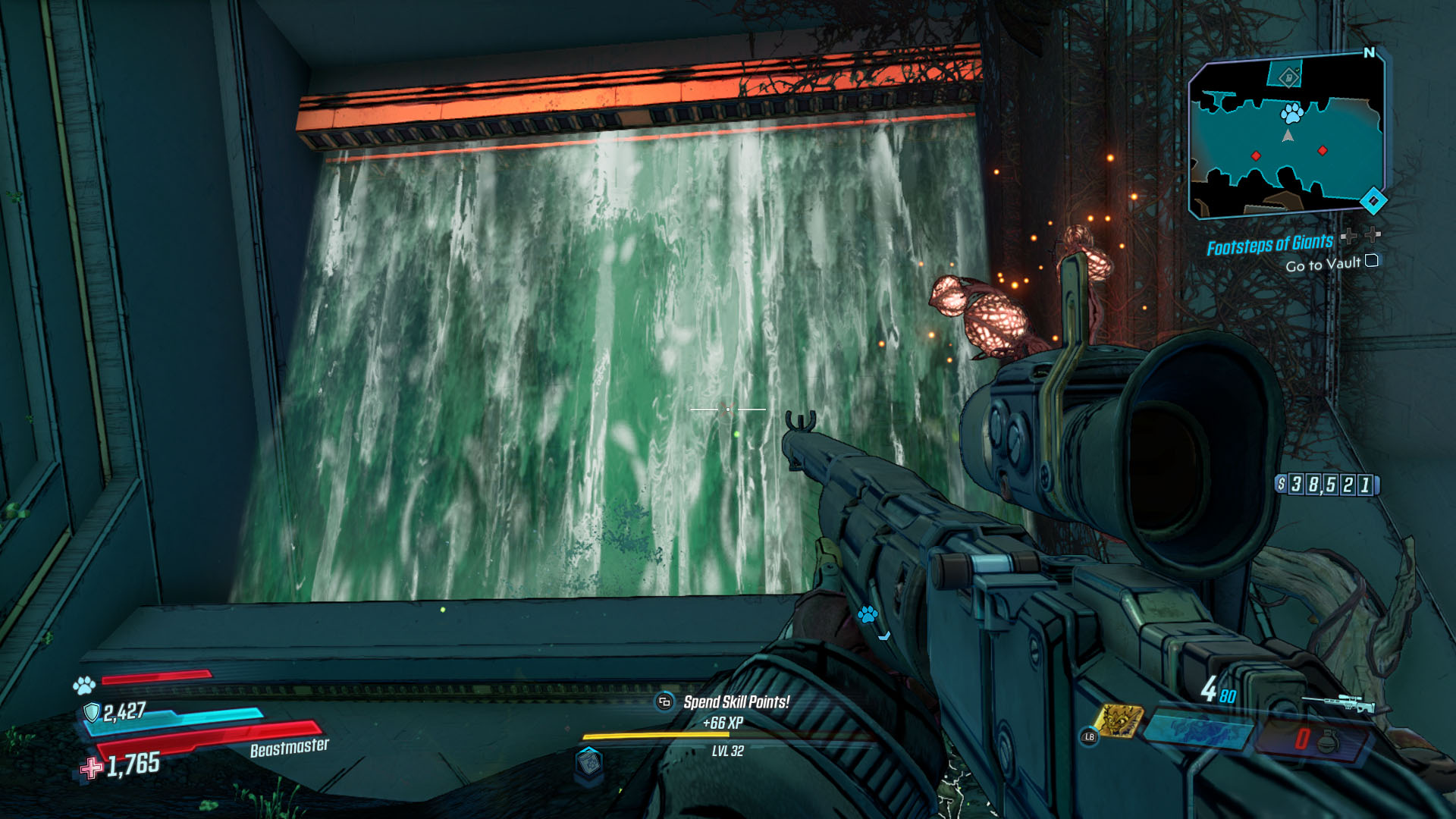Click the red health cross icon

pyautogui.click(x=91, y=768)
